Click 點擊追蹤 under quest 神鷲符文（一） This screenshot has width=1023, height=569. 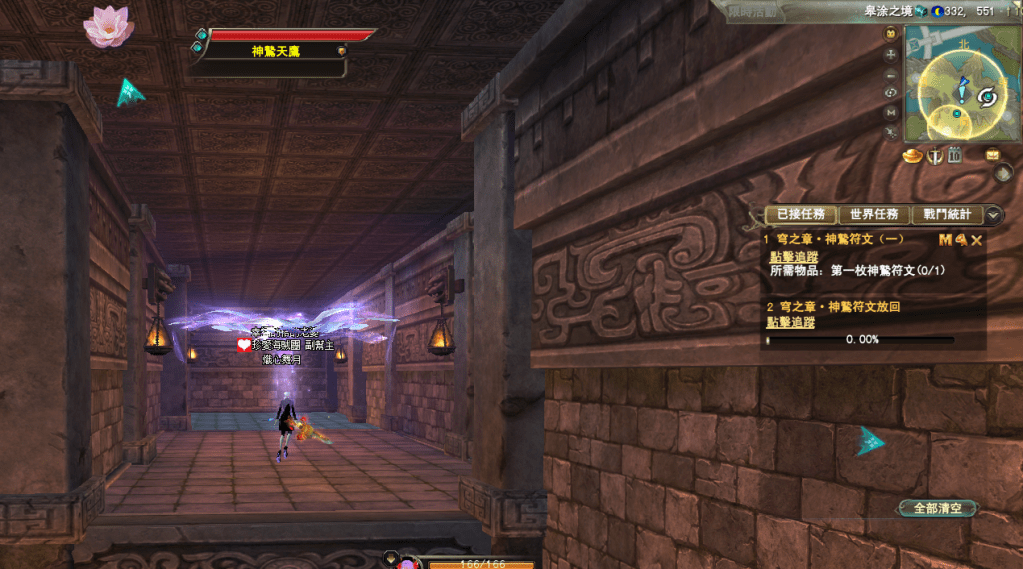(x=791, y=257)
